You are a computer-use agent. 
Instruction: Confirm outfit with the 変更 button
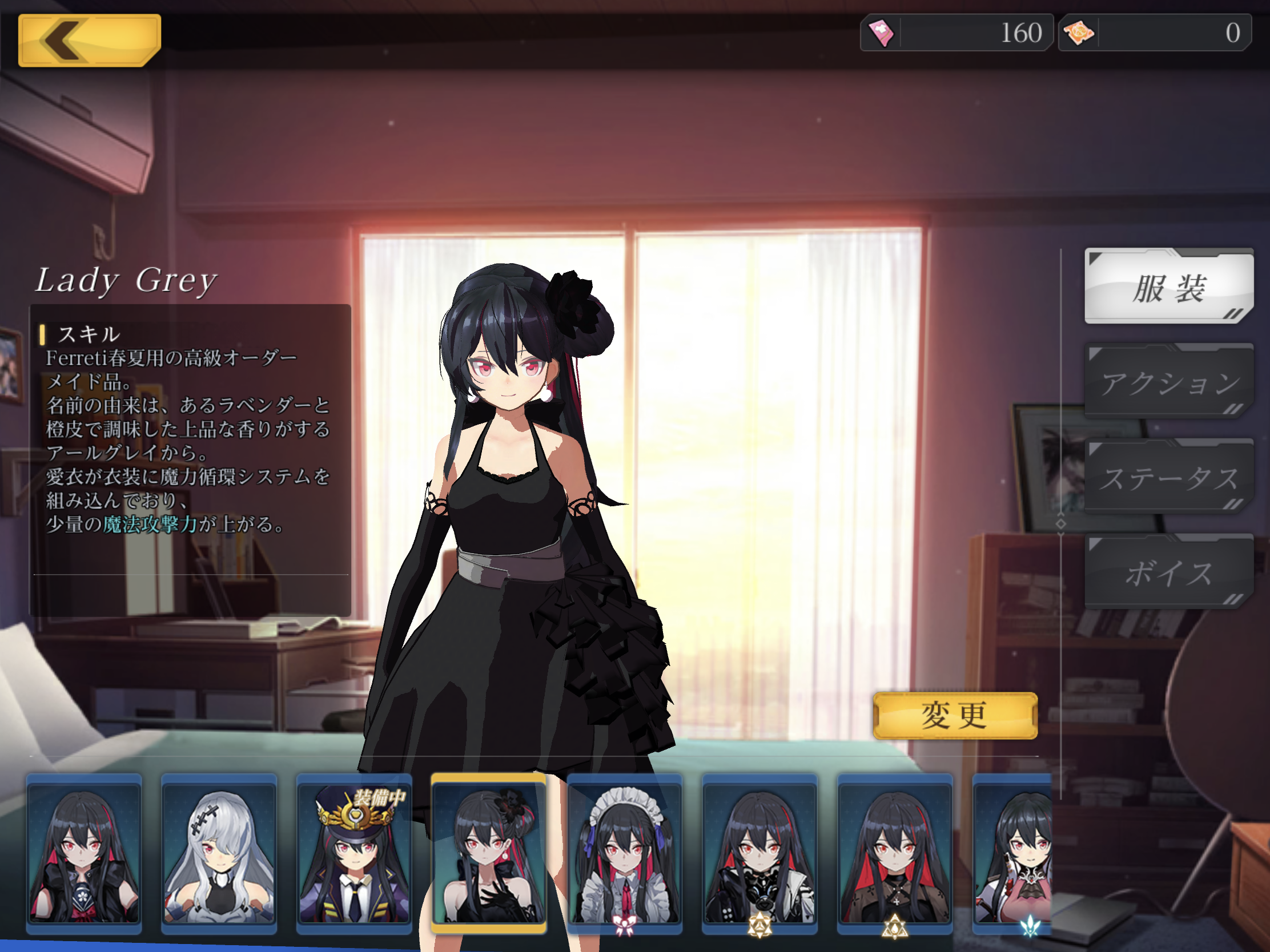pos(955,716)
